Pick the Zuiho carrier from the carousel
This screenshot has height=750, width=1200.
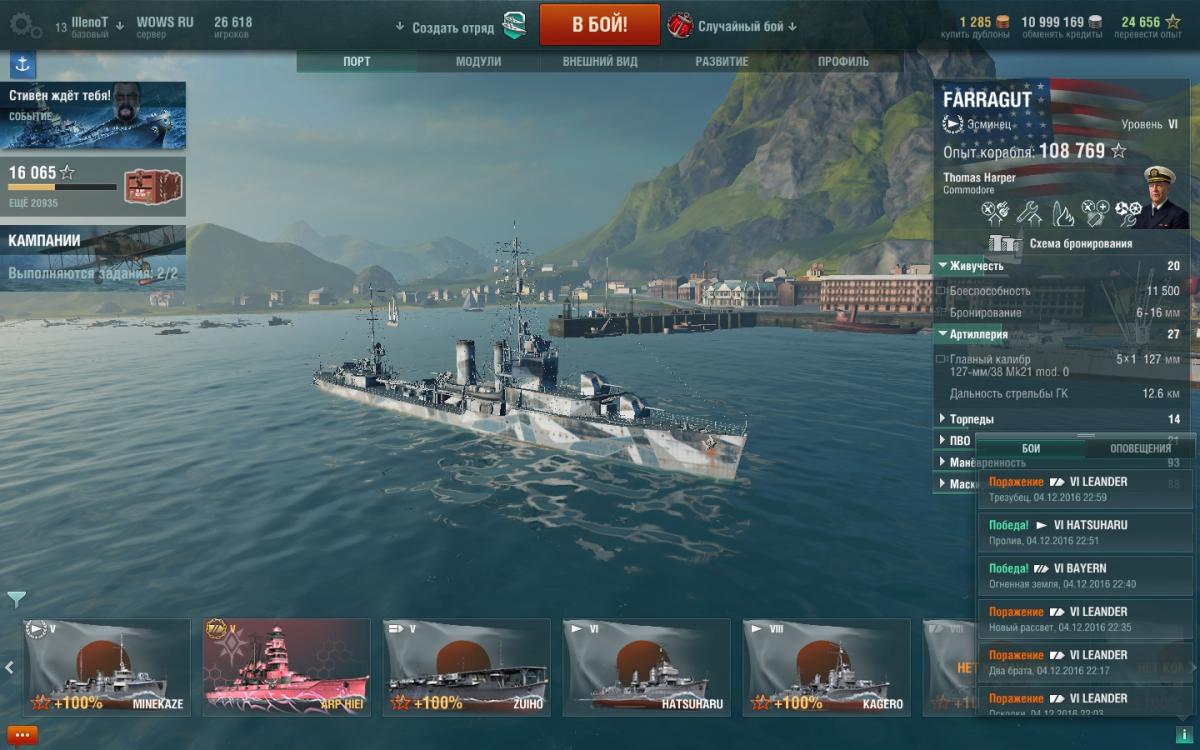(467, 667)
